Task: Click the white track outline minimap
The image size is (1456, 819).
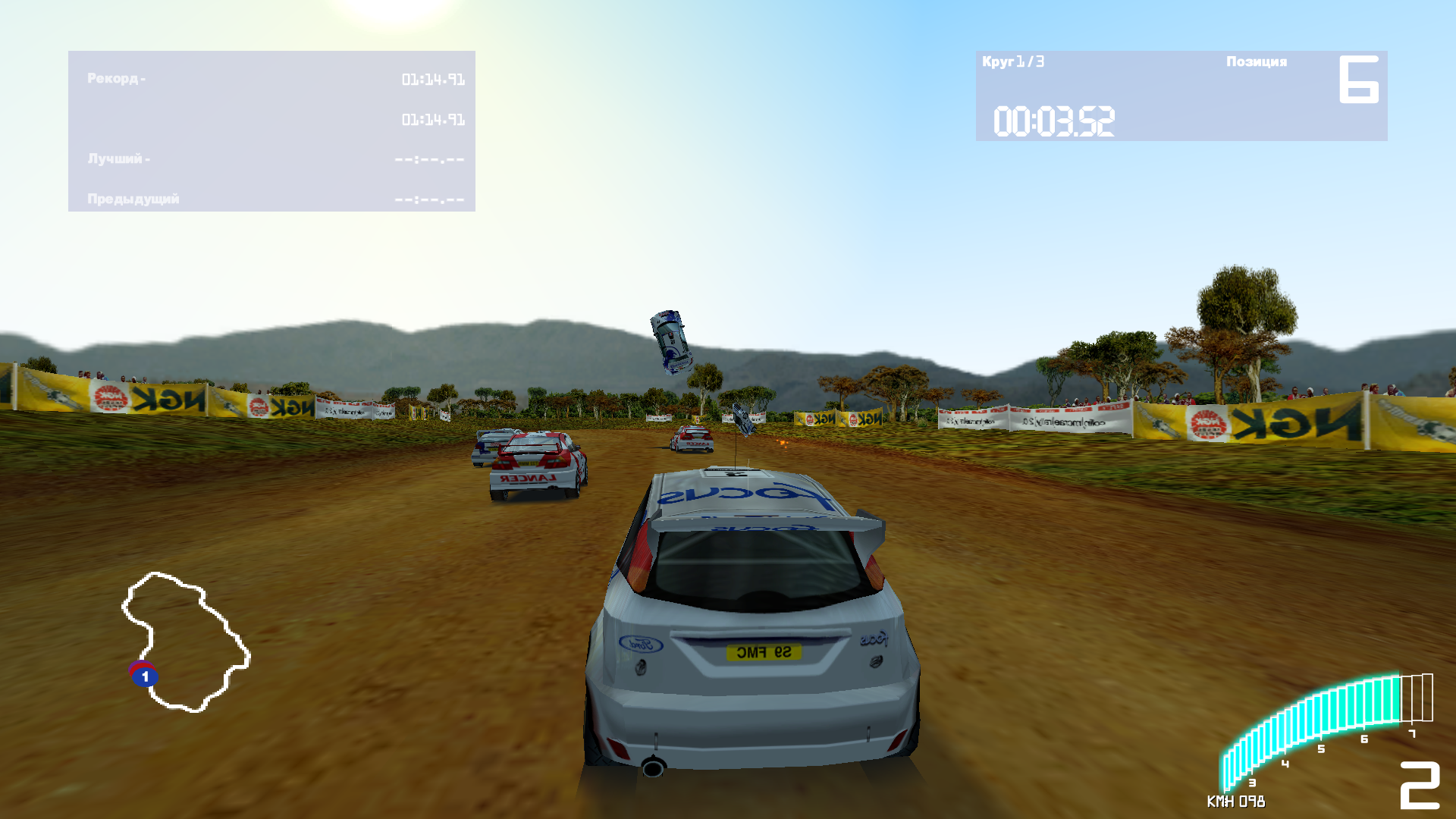Action: coord(187,642)
